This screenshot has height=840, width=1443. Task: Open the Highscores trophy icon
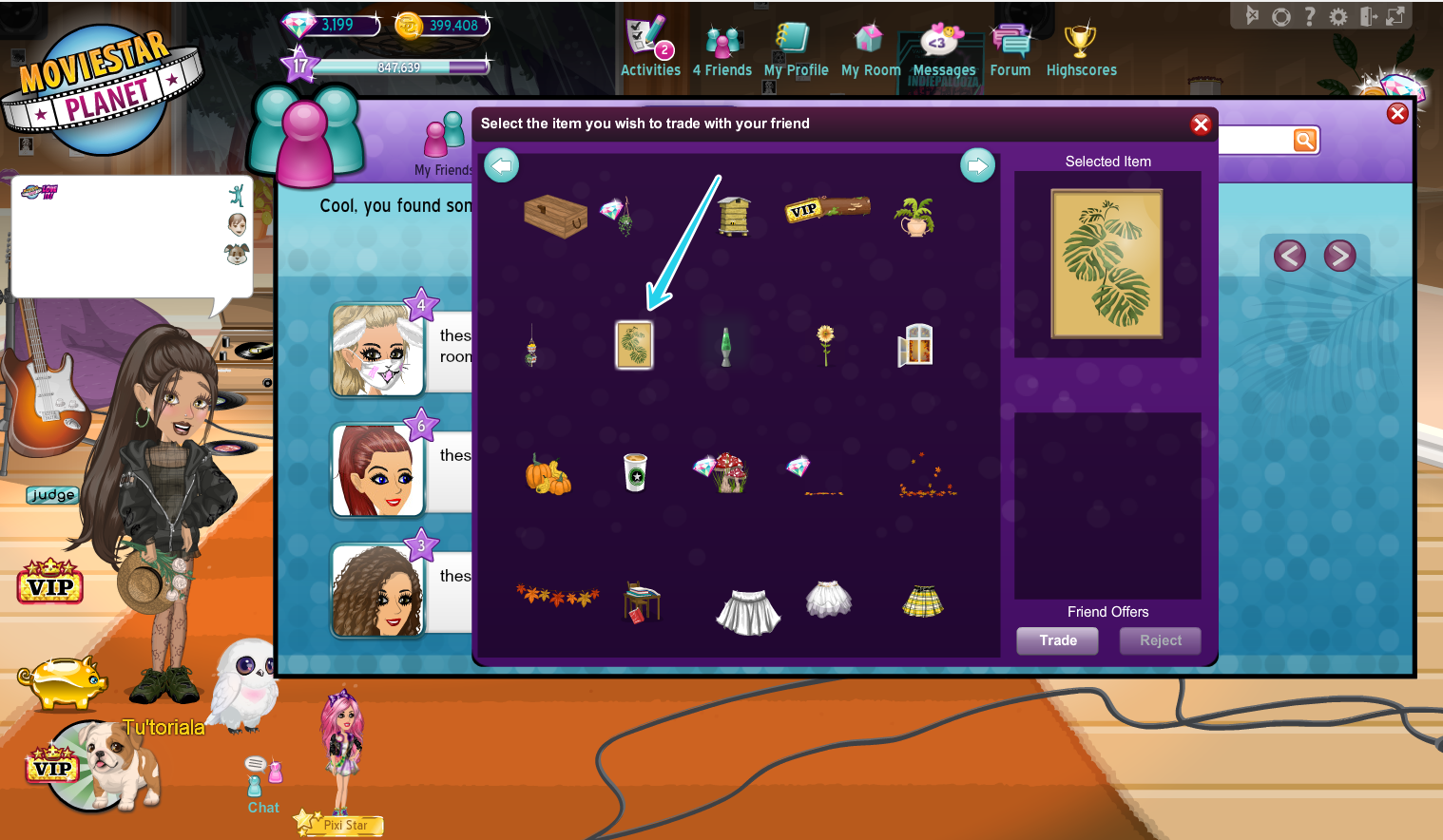[1081, 43]
